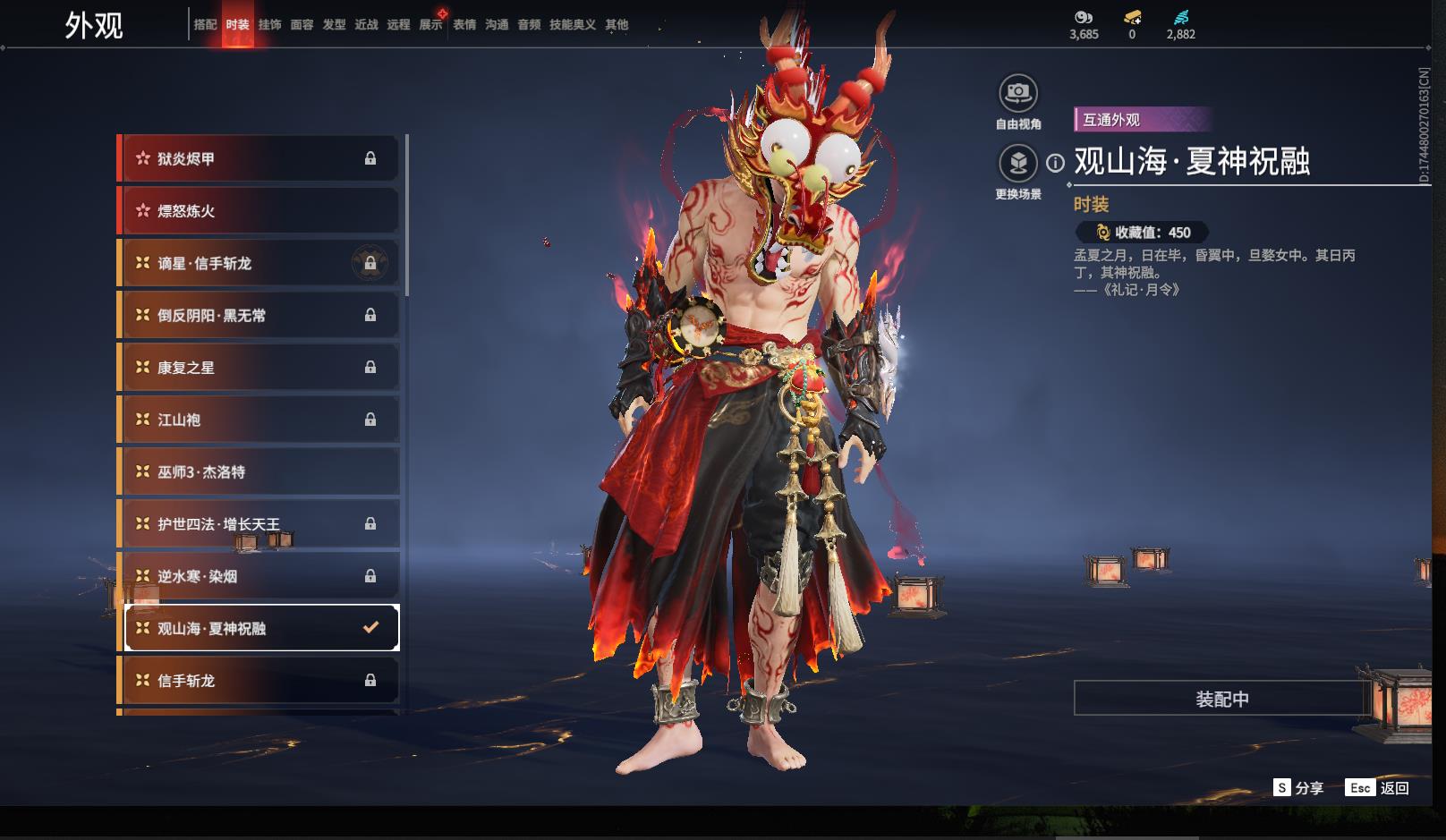This screenshot has width=1446, height=840.
Task: Click the 装配中 equip button
Action: pyautogui.click(x=1221, y=699)
